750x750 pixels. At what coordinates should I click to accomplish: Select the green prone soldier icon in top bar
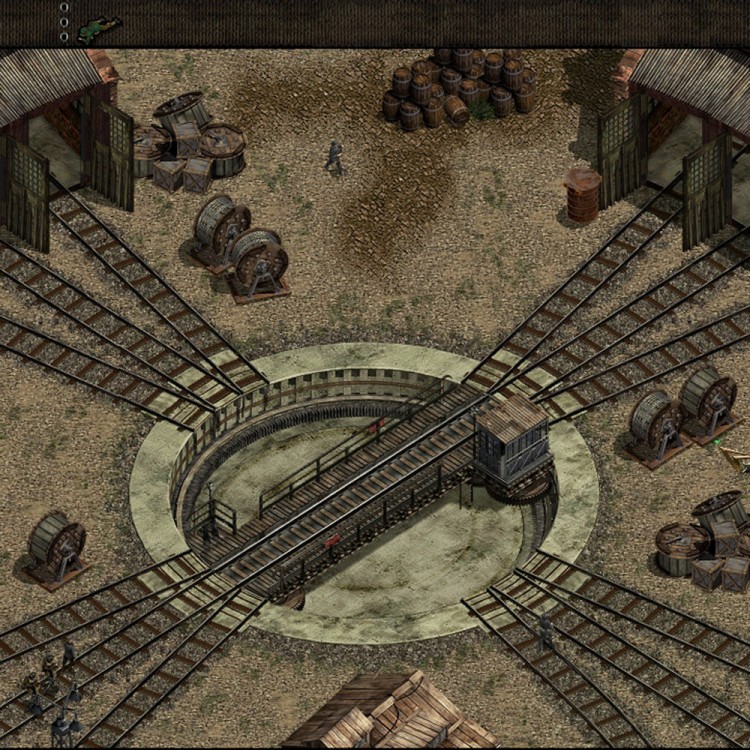[99, 27]
